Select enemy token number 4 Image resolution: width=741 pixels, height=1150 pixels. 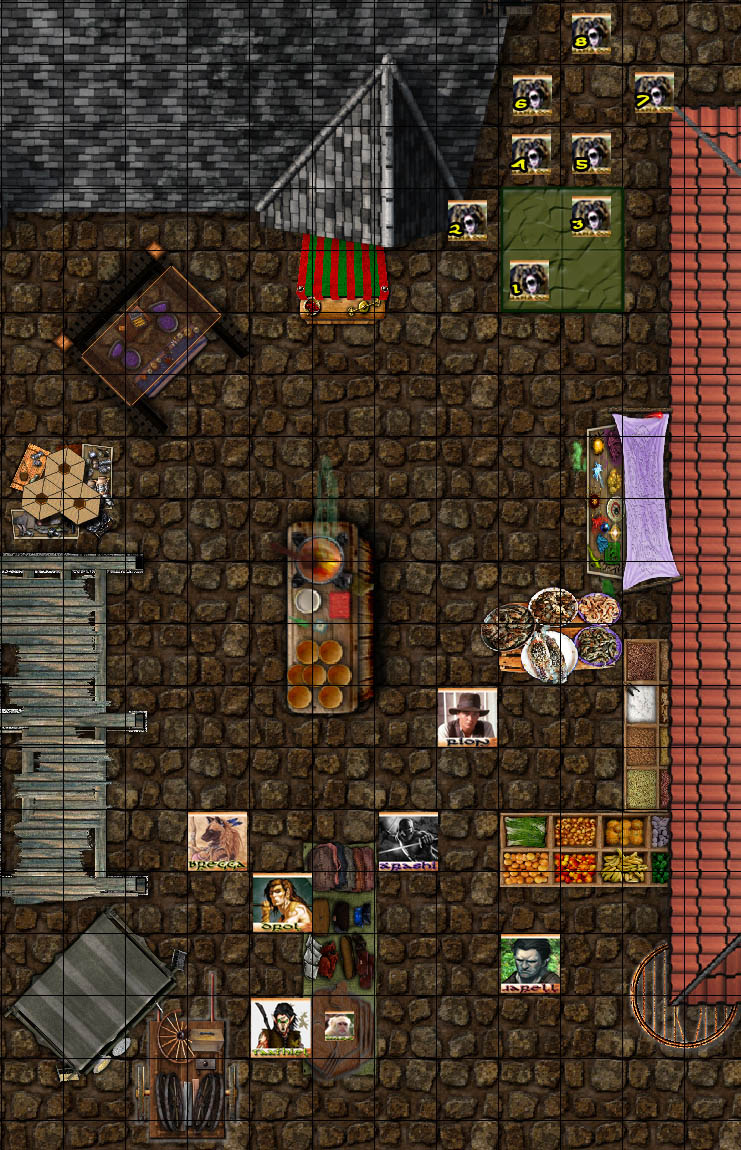531,154
